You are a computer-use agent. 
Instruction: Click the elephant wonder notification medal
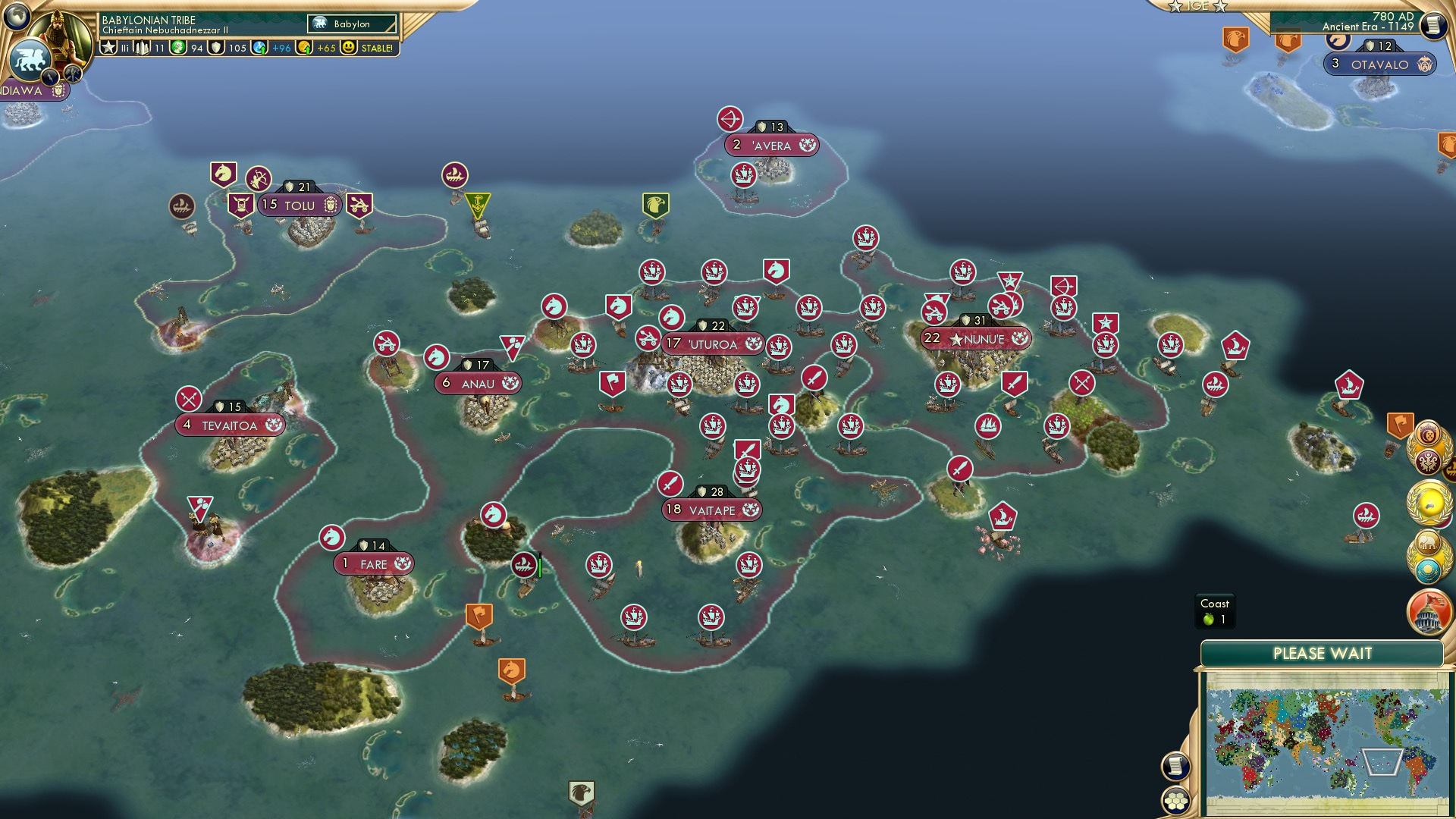tap(1428, 541)
